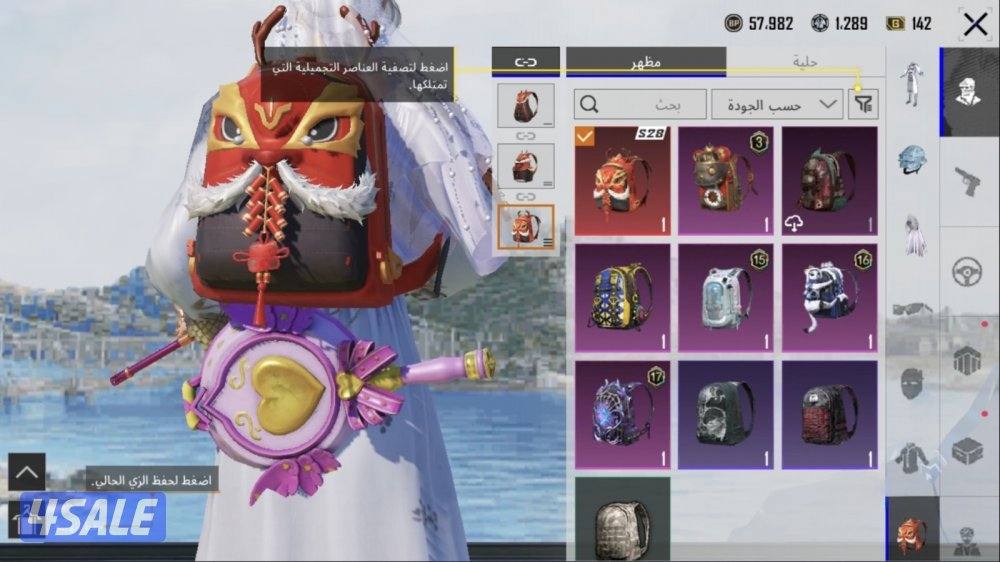
Task: Select the purple level 17 backpack
Action: point(622,414)
